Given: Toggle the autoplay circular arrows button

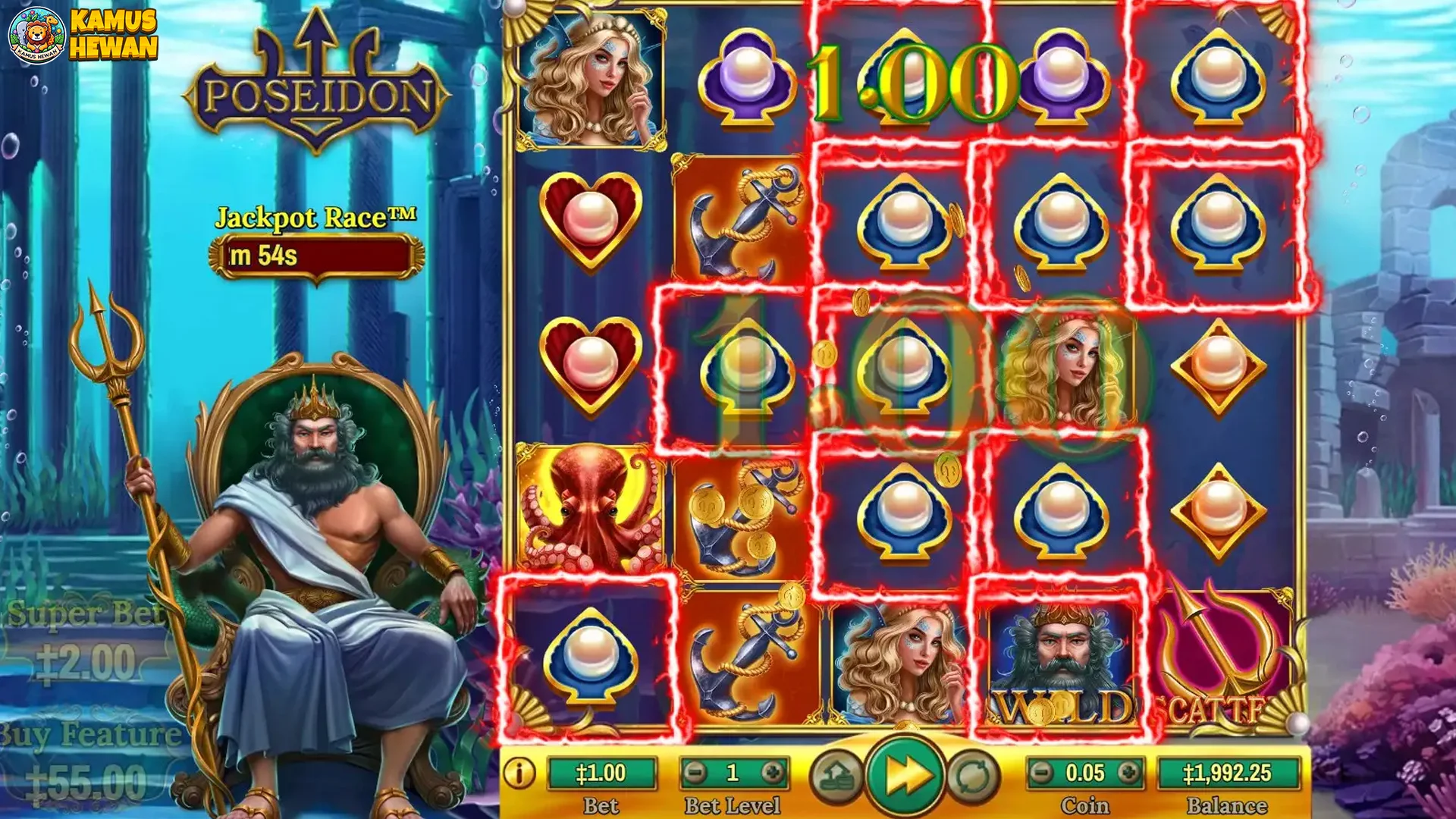Looking at the screenshot, I should [973, 776].
